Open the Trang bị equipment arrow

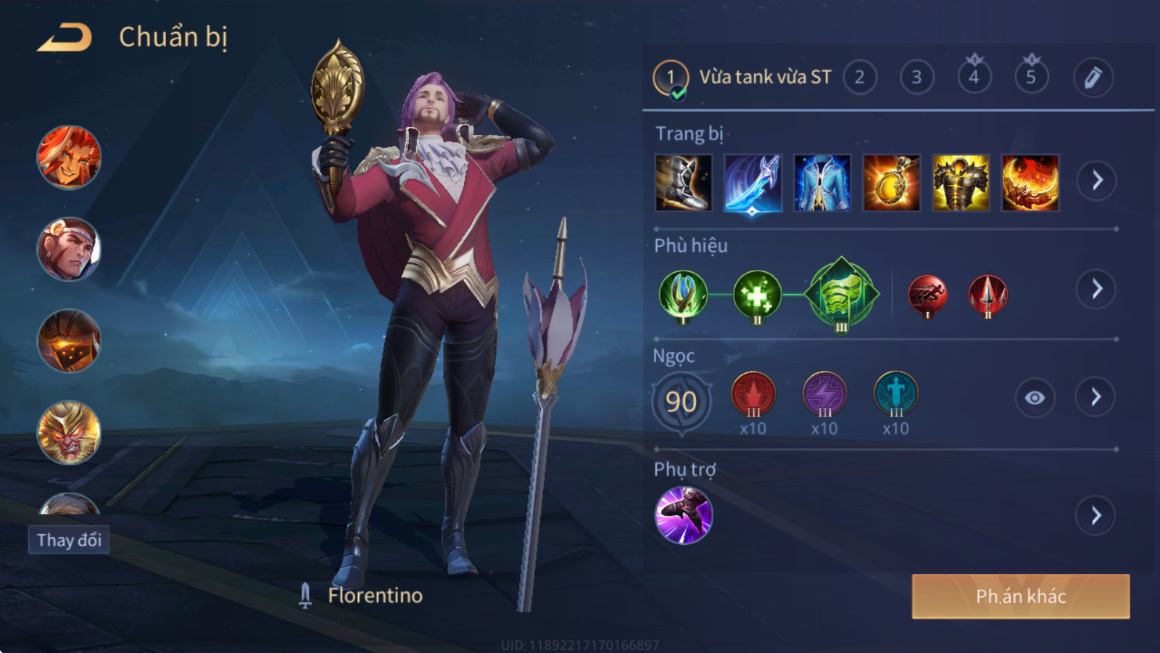[1096, 181]
